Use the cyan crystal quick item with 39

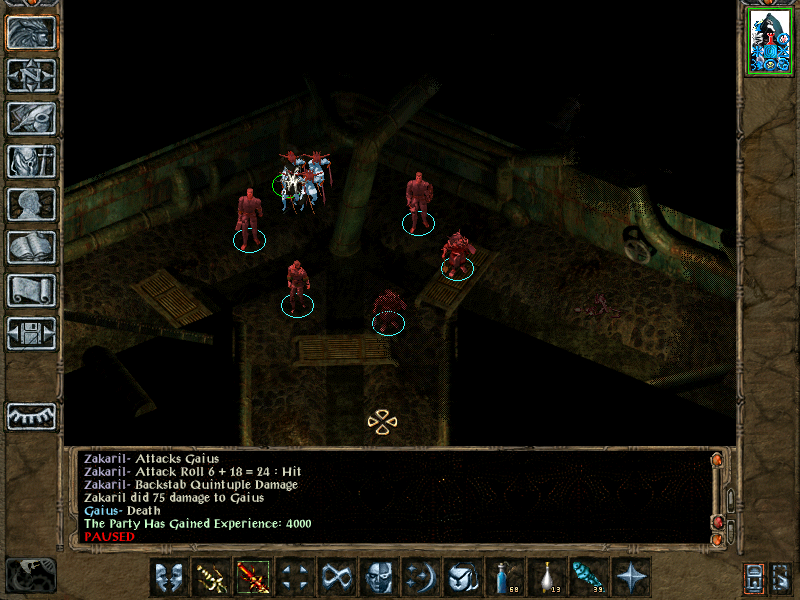pyautogui.click(x=590, y=577)
